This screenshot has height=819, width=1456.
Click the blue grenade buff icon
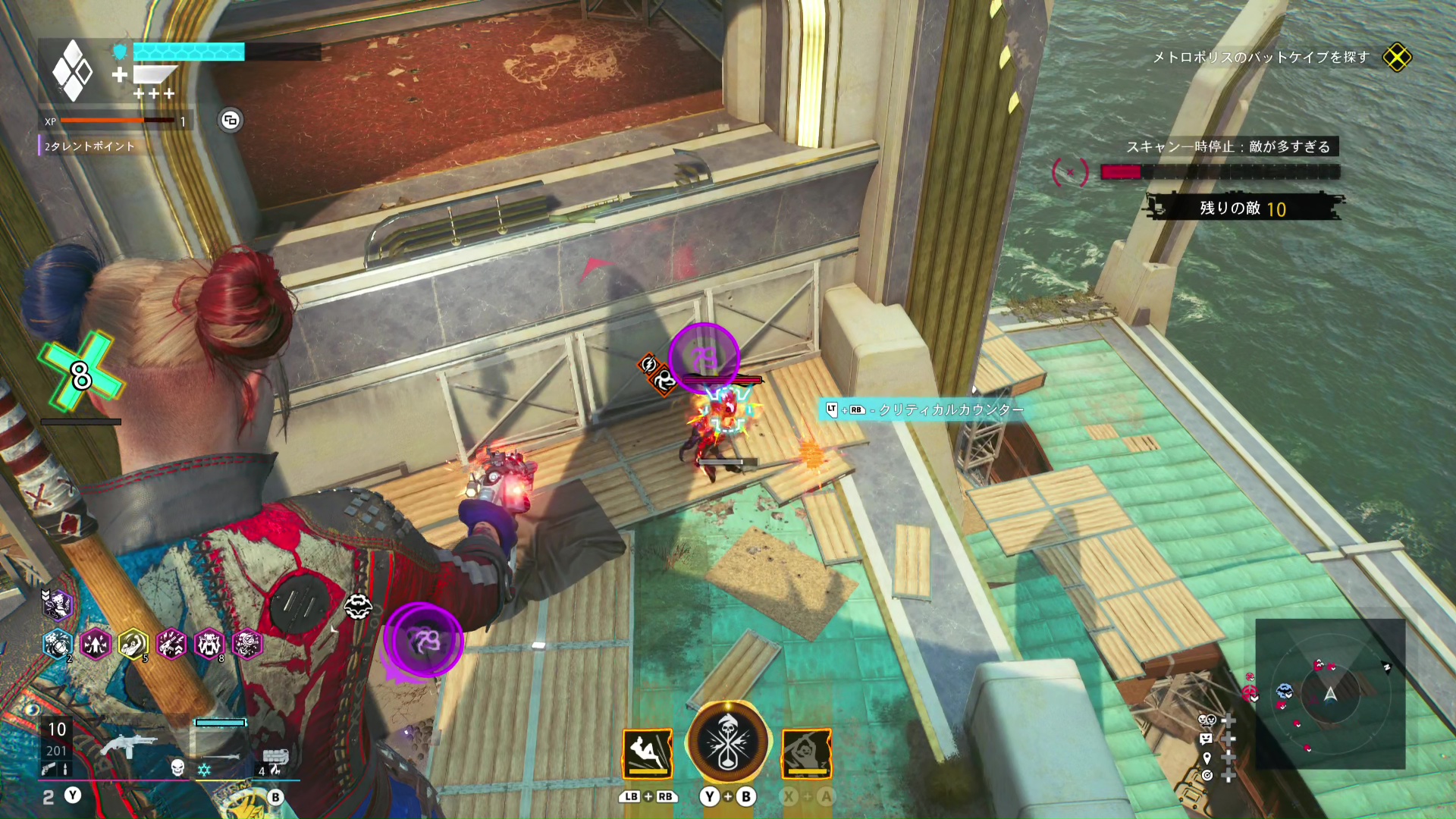coord(58,645)
